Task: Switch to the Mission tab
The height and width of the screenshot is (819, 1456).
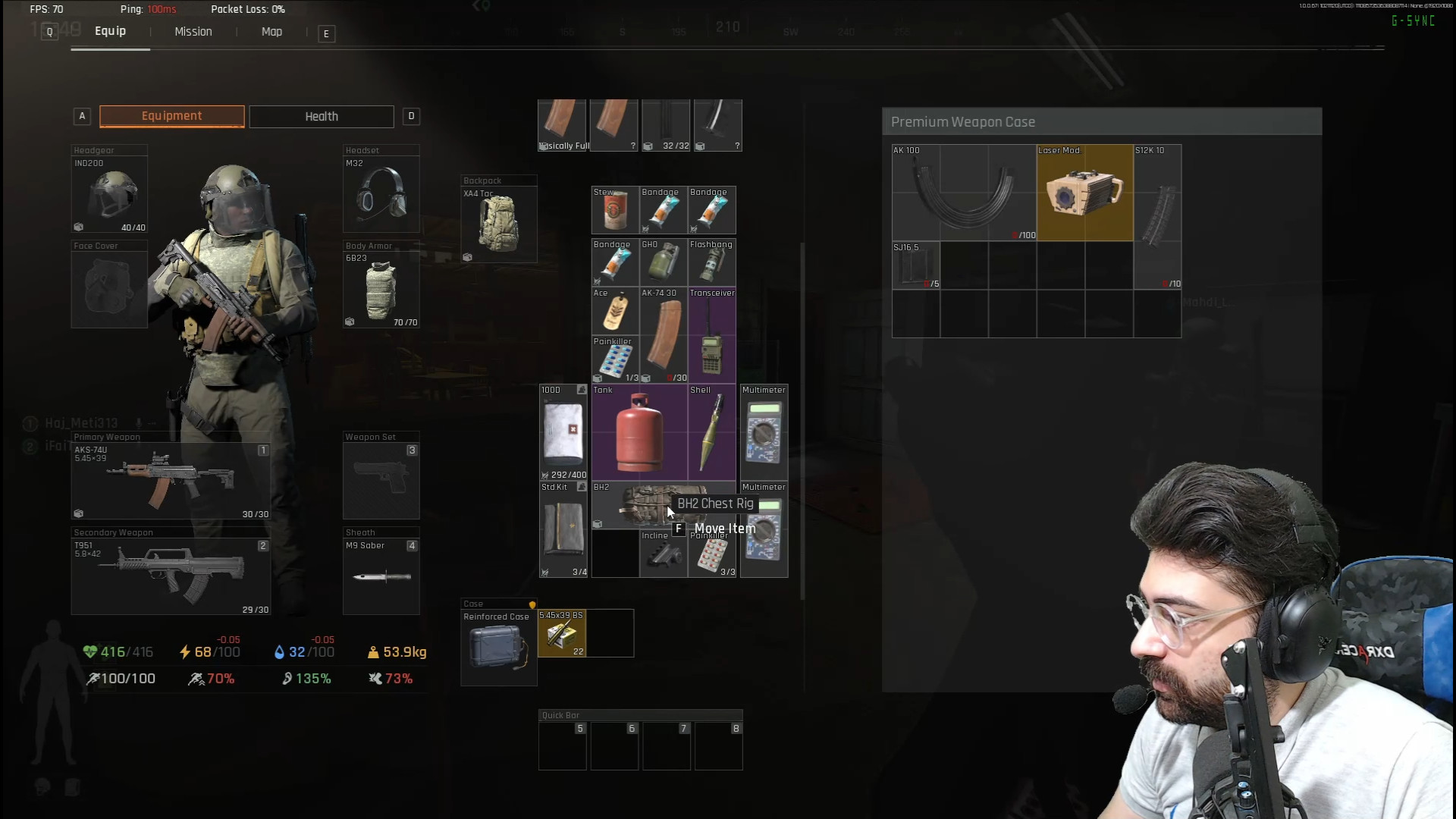Action: coord(193,32)
